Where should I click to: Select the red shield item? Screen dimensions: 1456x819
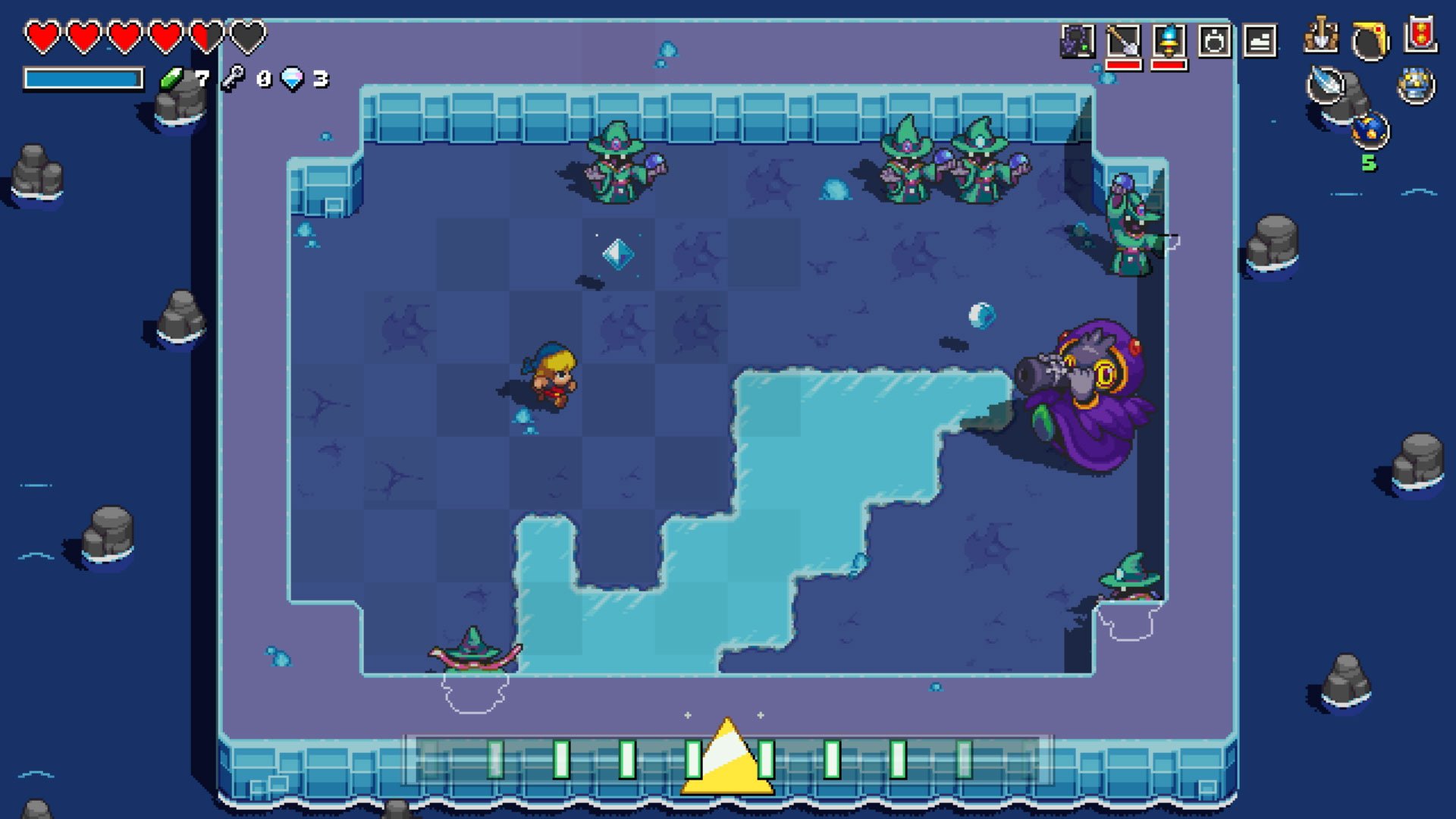point(1420,34)
